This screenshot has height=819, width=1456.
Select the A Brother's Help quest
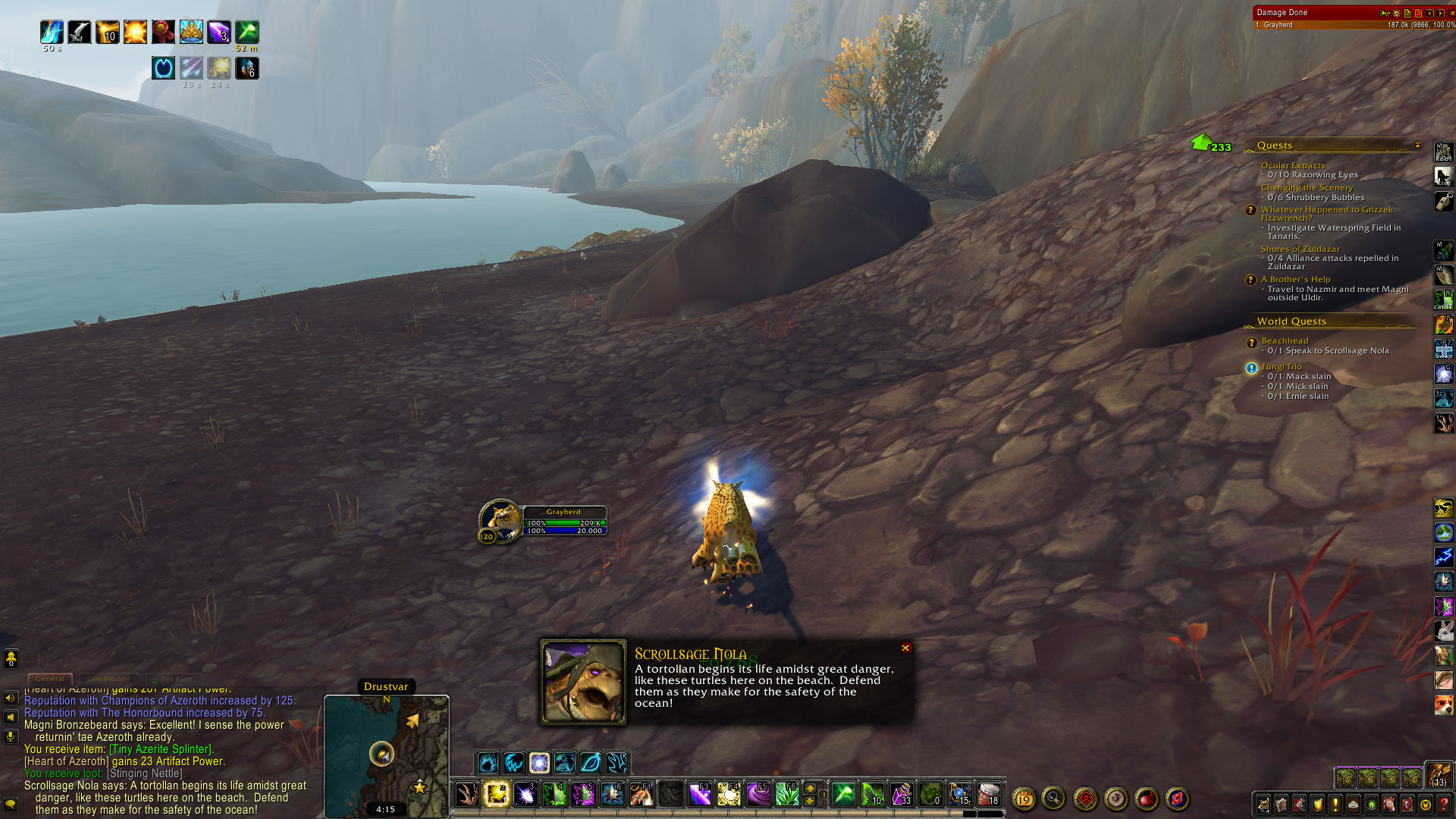coord(1295,279)
